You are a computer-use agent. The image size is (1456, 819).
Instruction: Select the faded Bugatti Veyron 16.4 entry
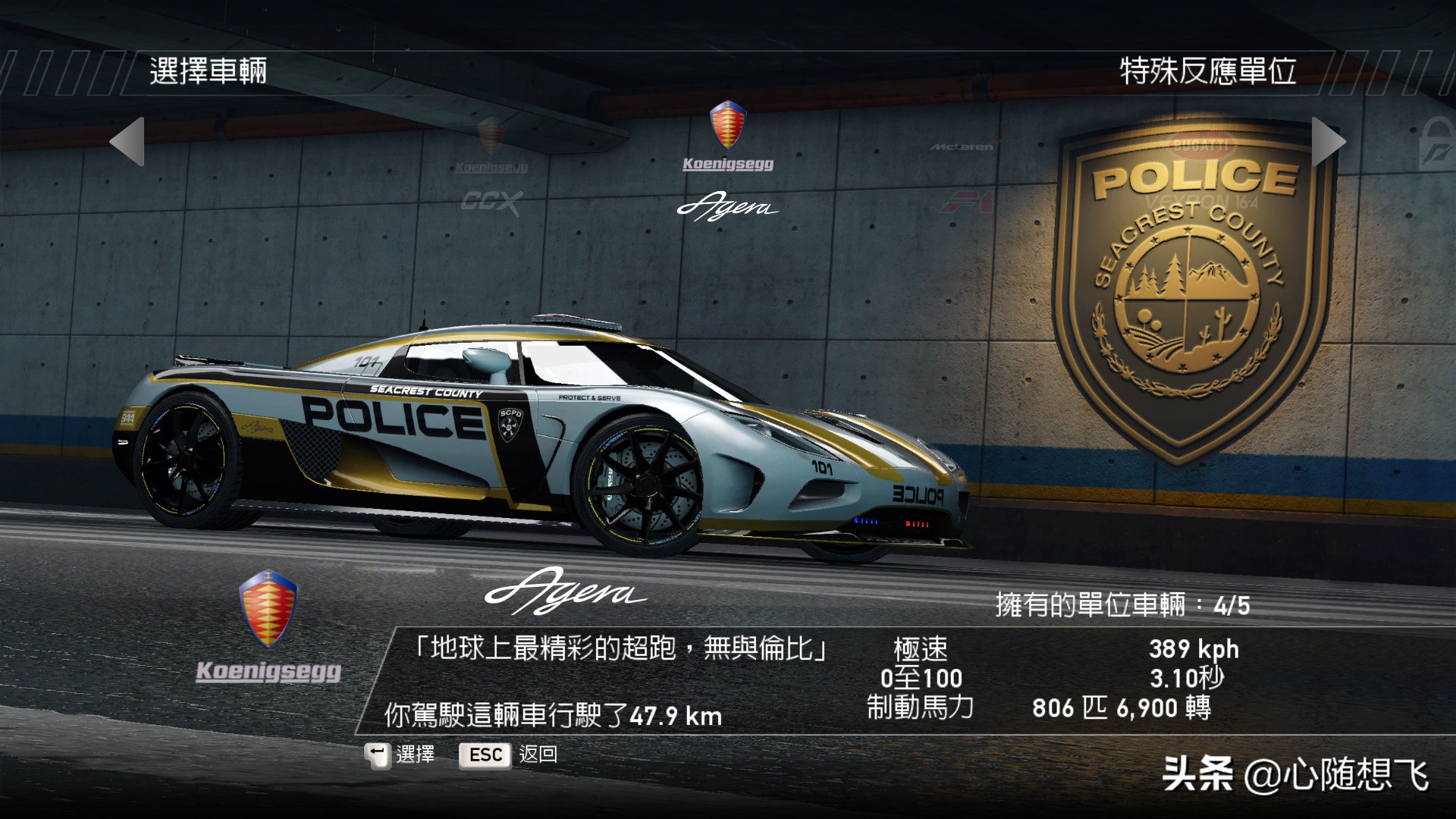pos(1202,173)
